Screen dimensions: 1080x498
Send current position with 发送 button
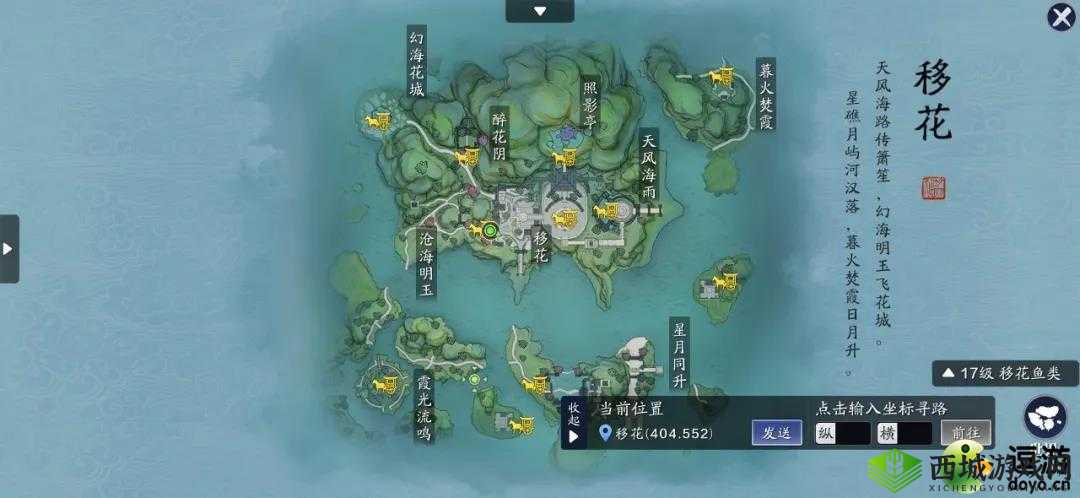tap(777, 433)
